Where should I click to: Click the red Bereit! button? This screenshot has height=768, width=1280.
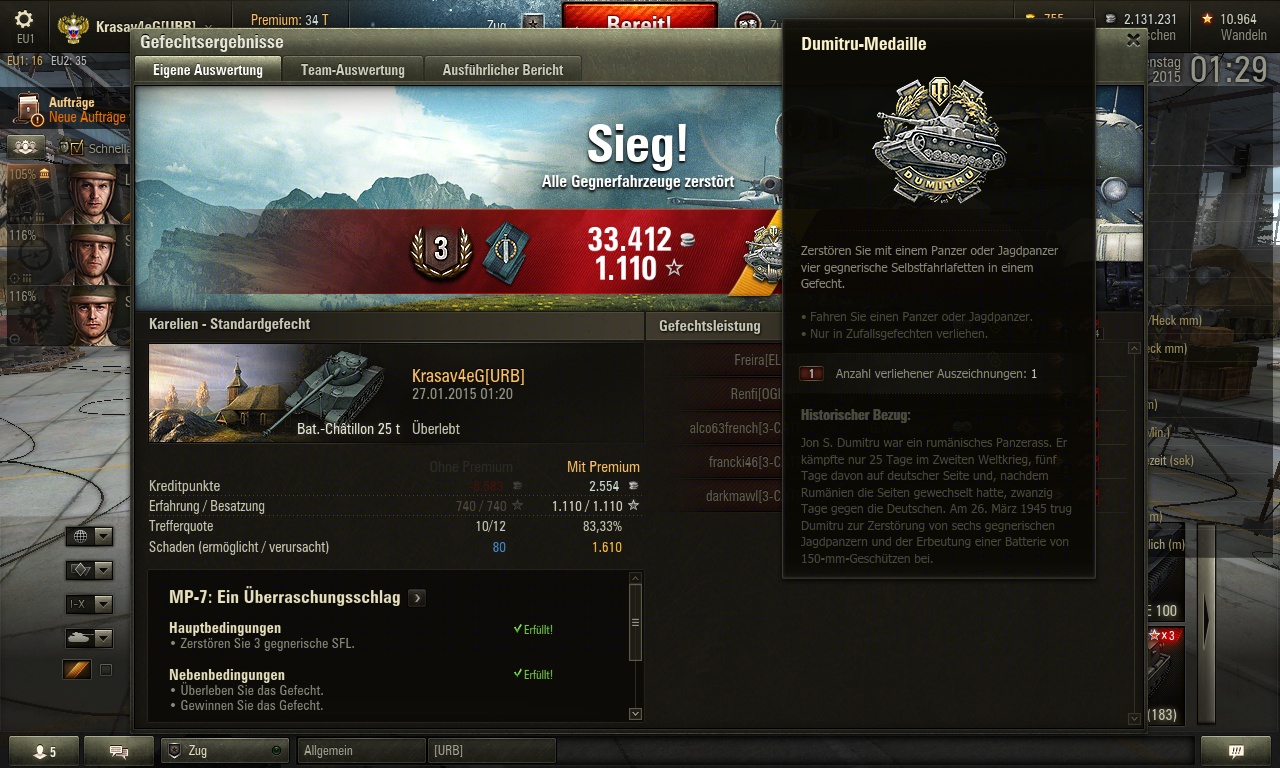point(639,20)
